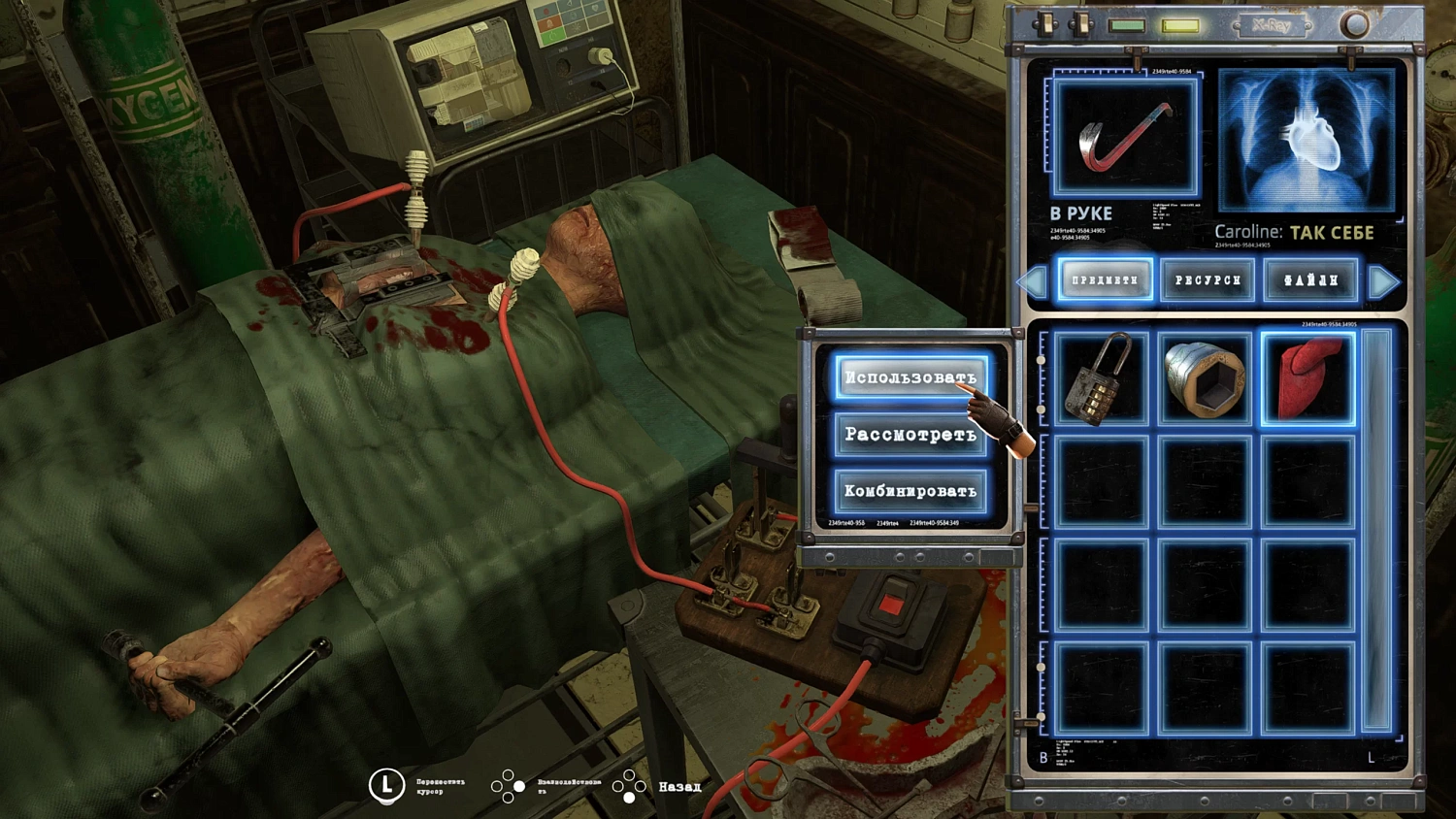
Task: Show the Файлы tab
Action: click(x=1310, y=280)
